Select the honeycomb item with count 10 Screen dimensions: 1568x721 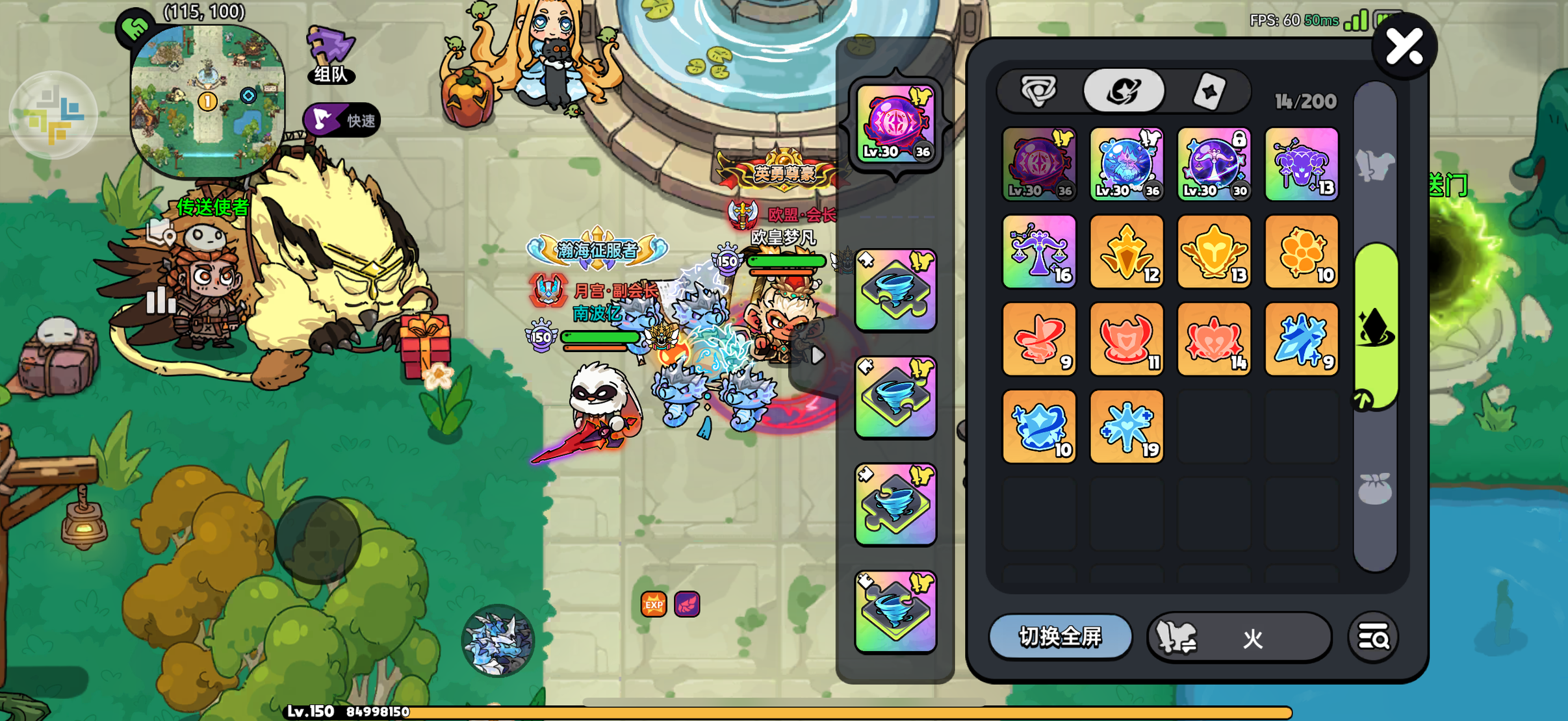coord(1302,252)
